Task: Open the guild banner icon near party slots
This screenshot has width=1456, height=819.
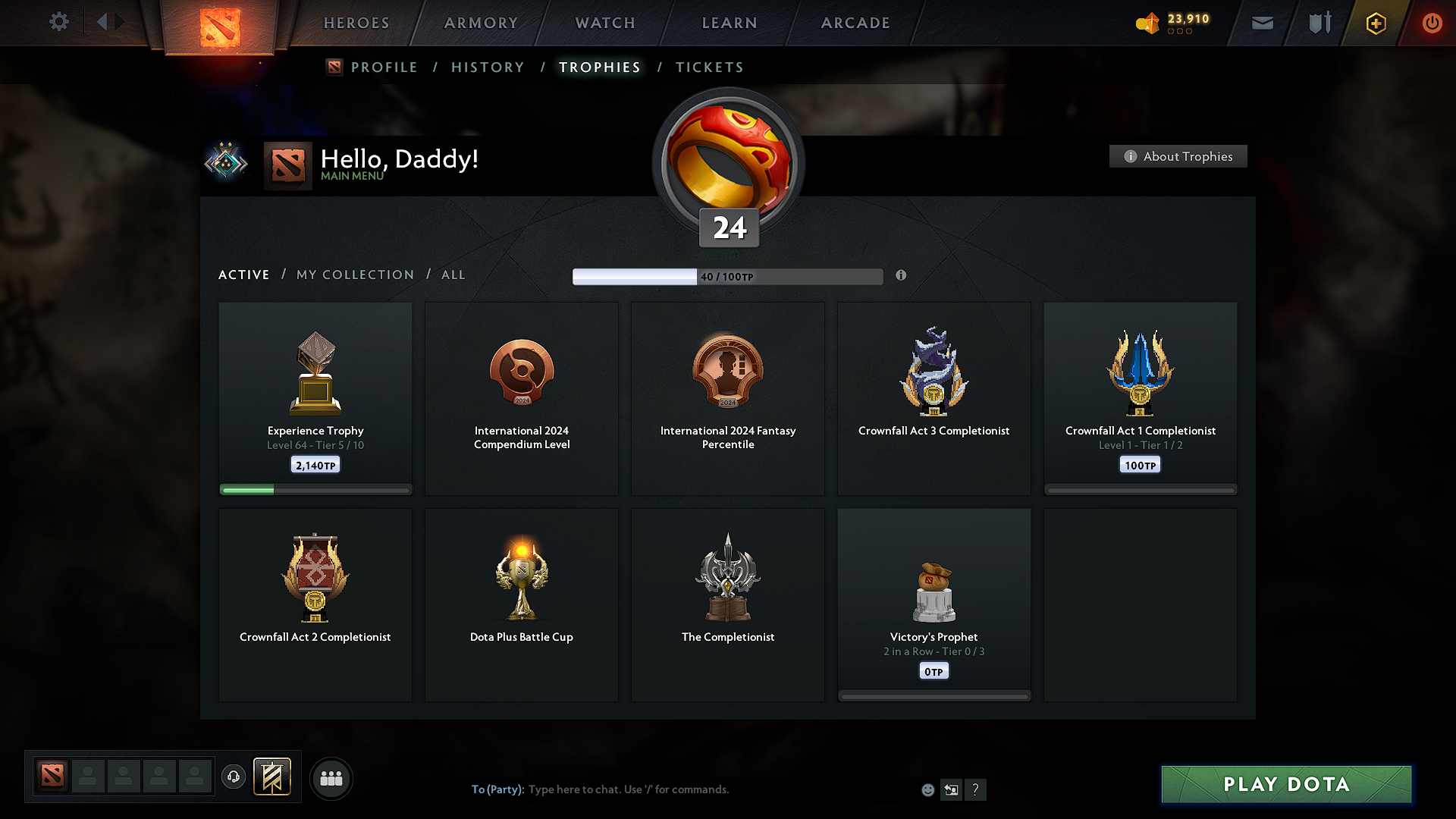Action: pyautogui.click(x=273, y=777)
